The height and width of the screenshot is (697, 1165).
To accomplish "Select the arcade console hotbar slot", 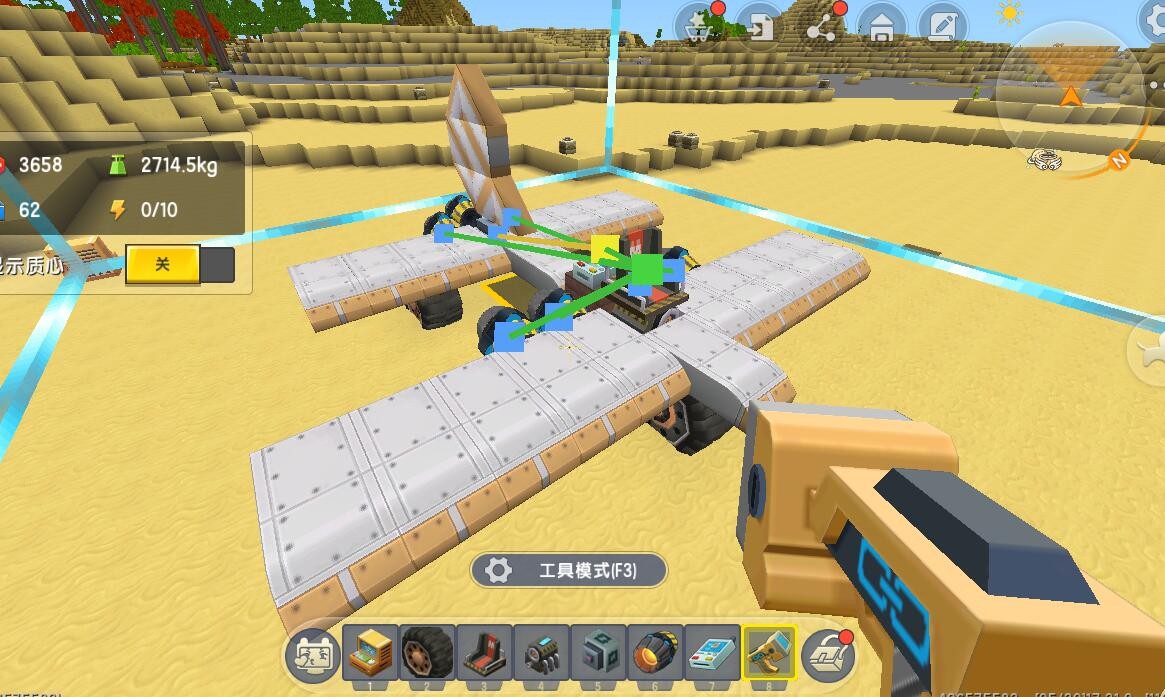I will point(371,654).
